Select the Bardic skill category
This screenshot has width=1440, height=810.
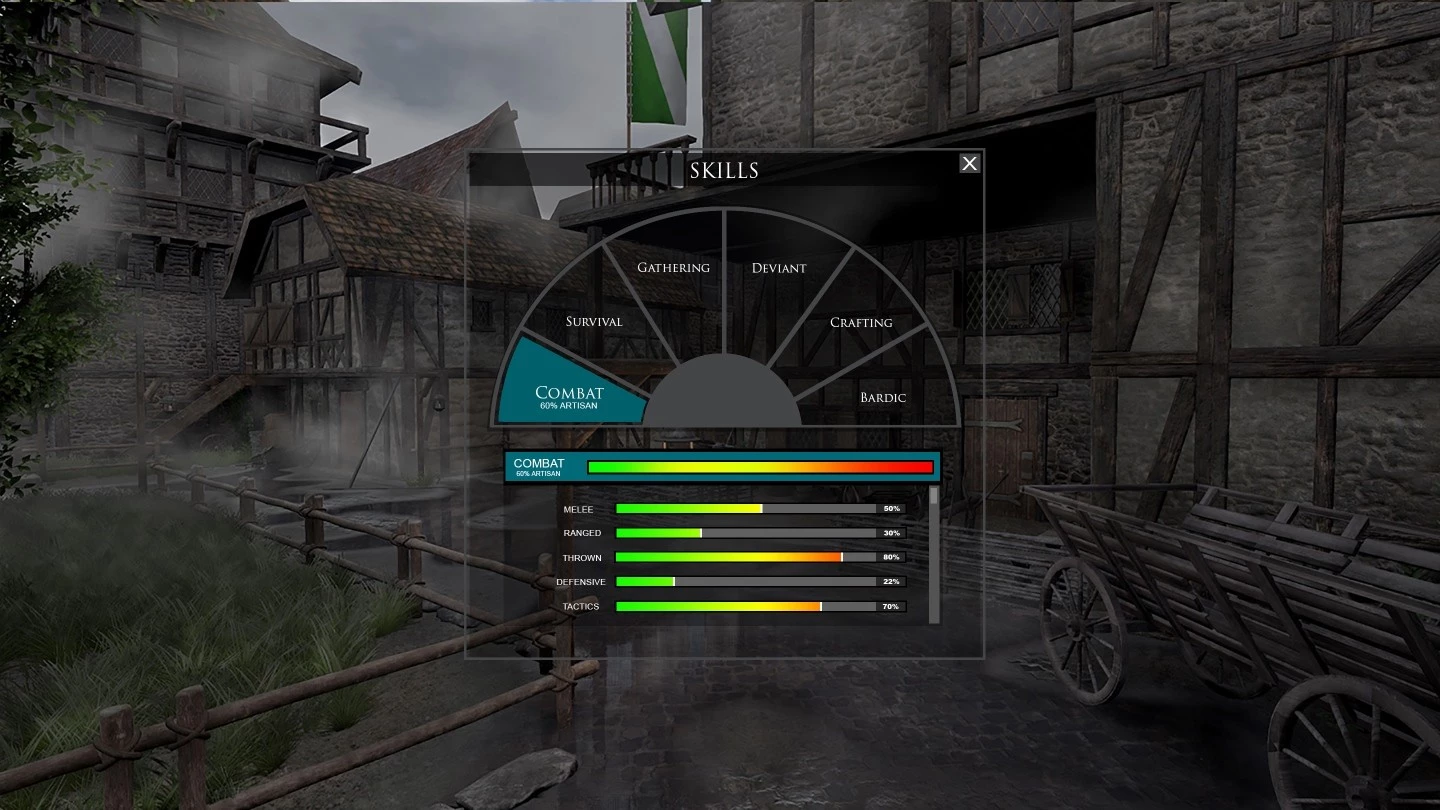883,397
